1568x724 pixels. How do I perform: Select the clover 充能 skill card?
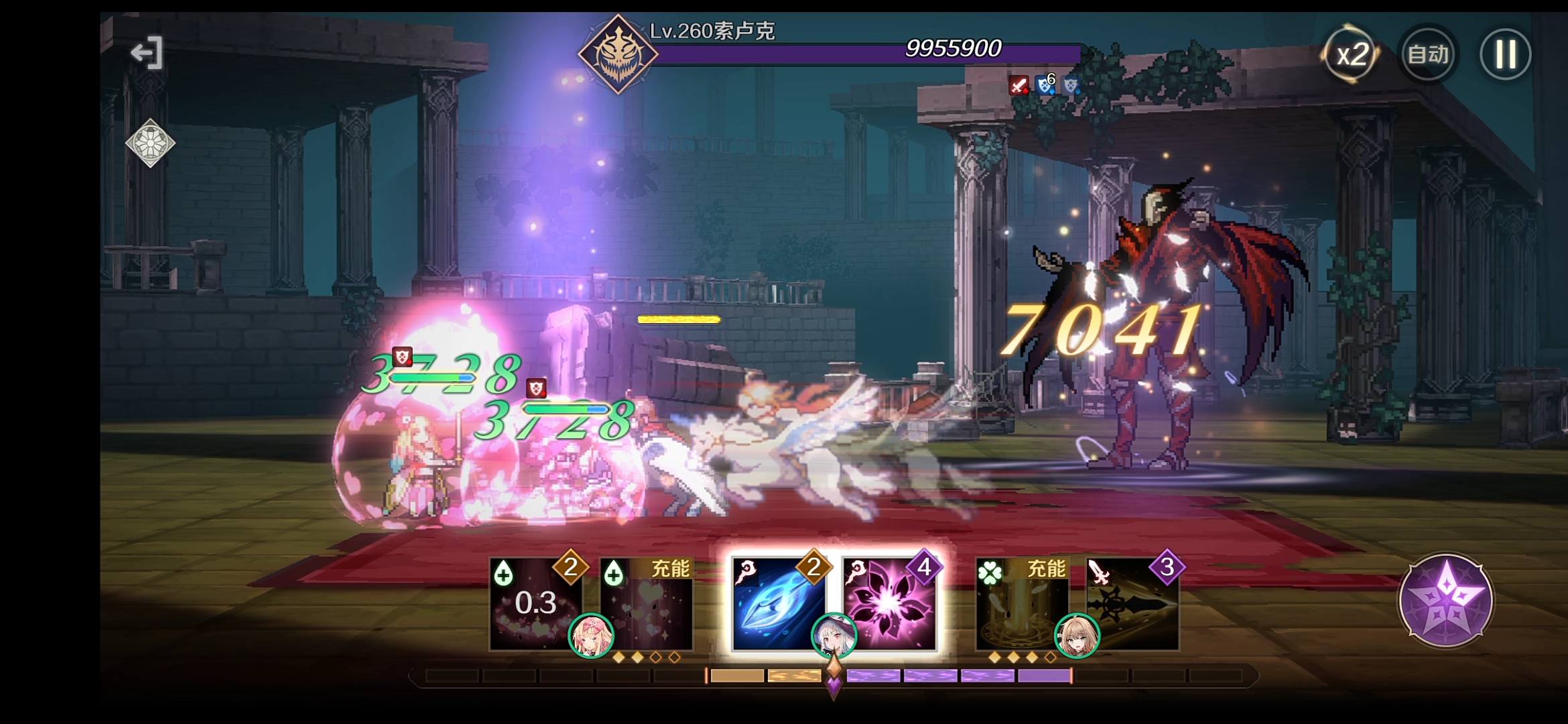point(1020,603)
